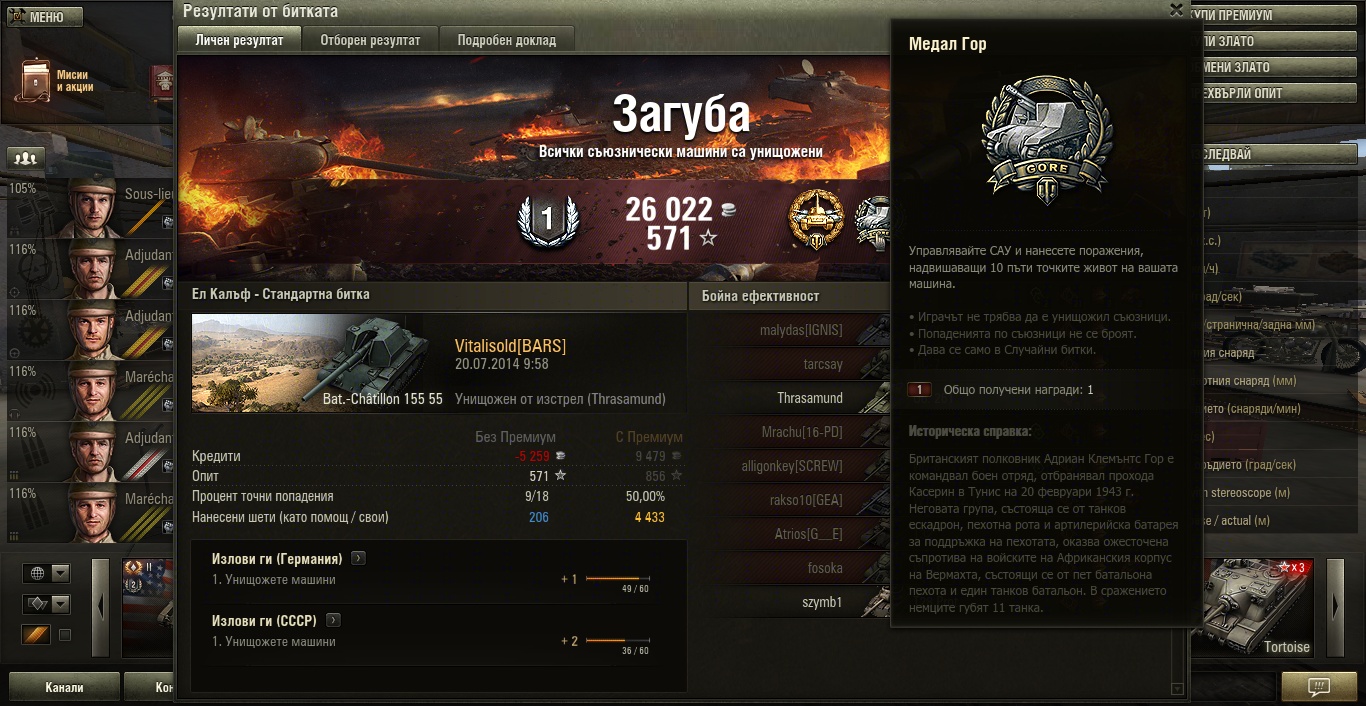The image size is (1366, 706).
Task: Open the globe nation filter dropdown
Action: [x=48, y=573]
